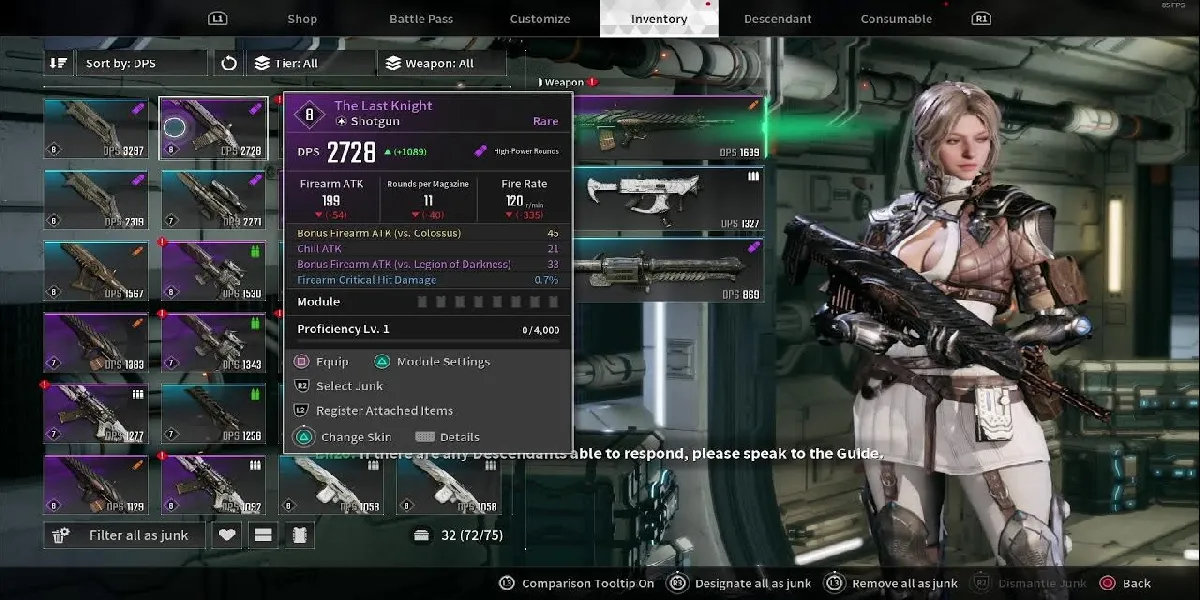Select the equipped weapon with DPS 1639

click(665, 128)
